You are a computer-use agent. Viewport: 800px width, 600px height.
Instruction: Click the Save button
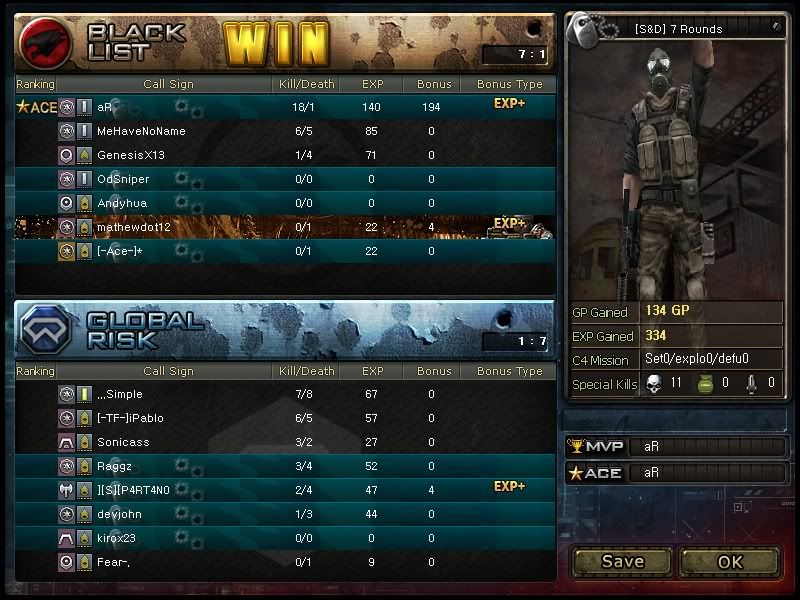coord(622,561)
